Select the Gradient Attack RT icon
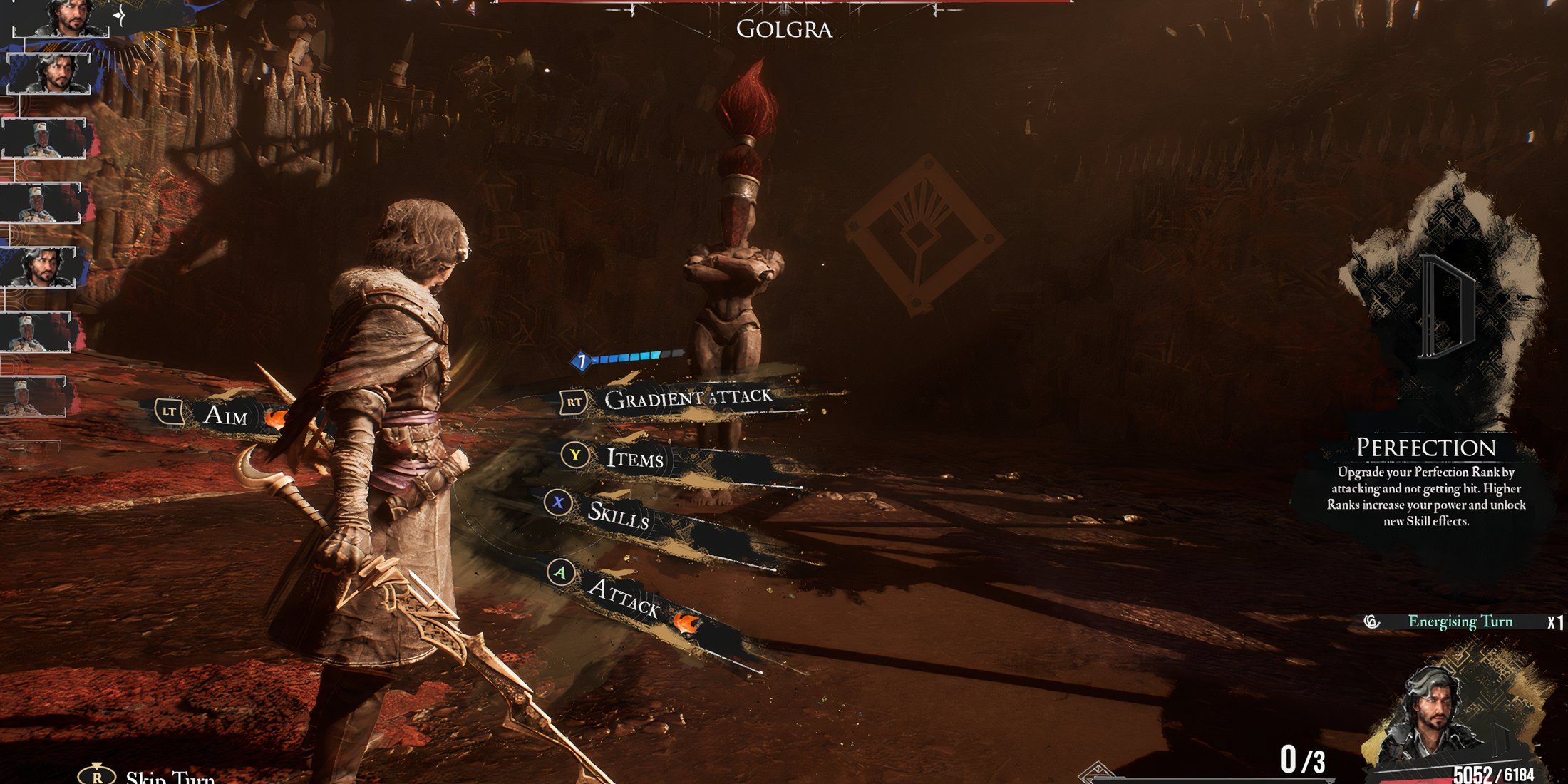 point(574,401)
